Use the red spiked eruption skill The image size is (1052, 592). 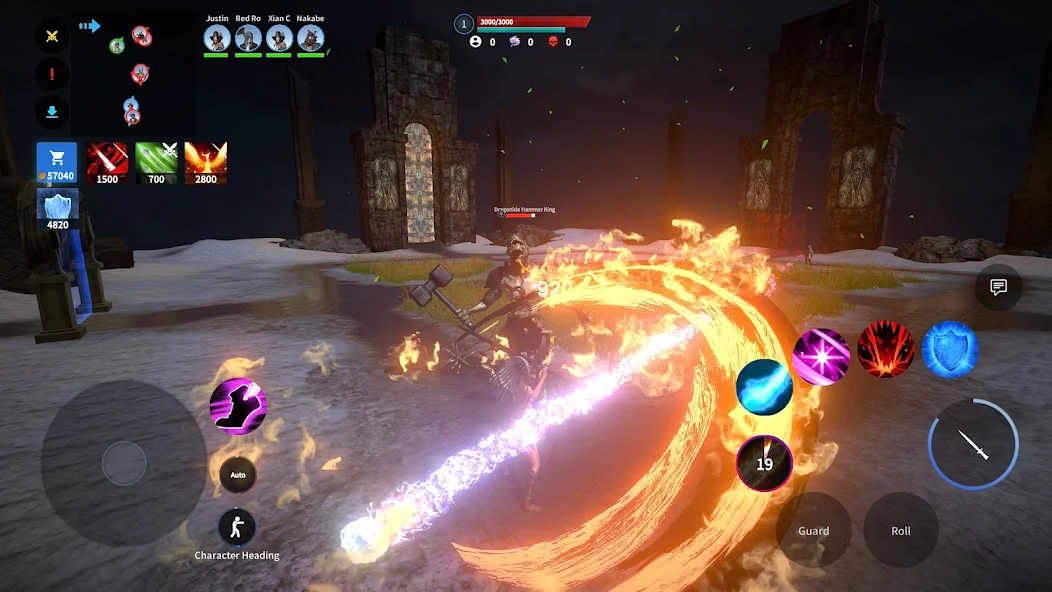click(885, 350)
